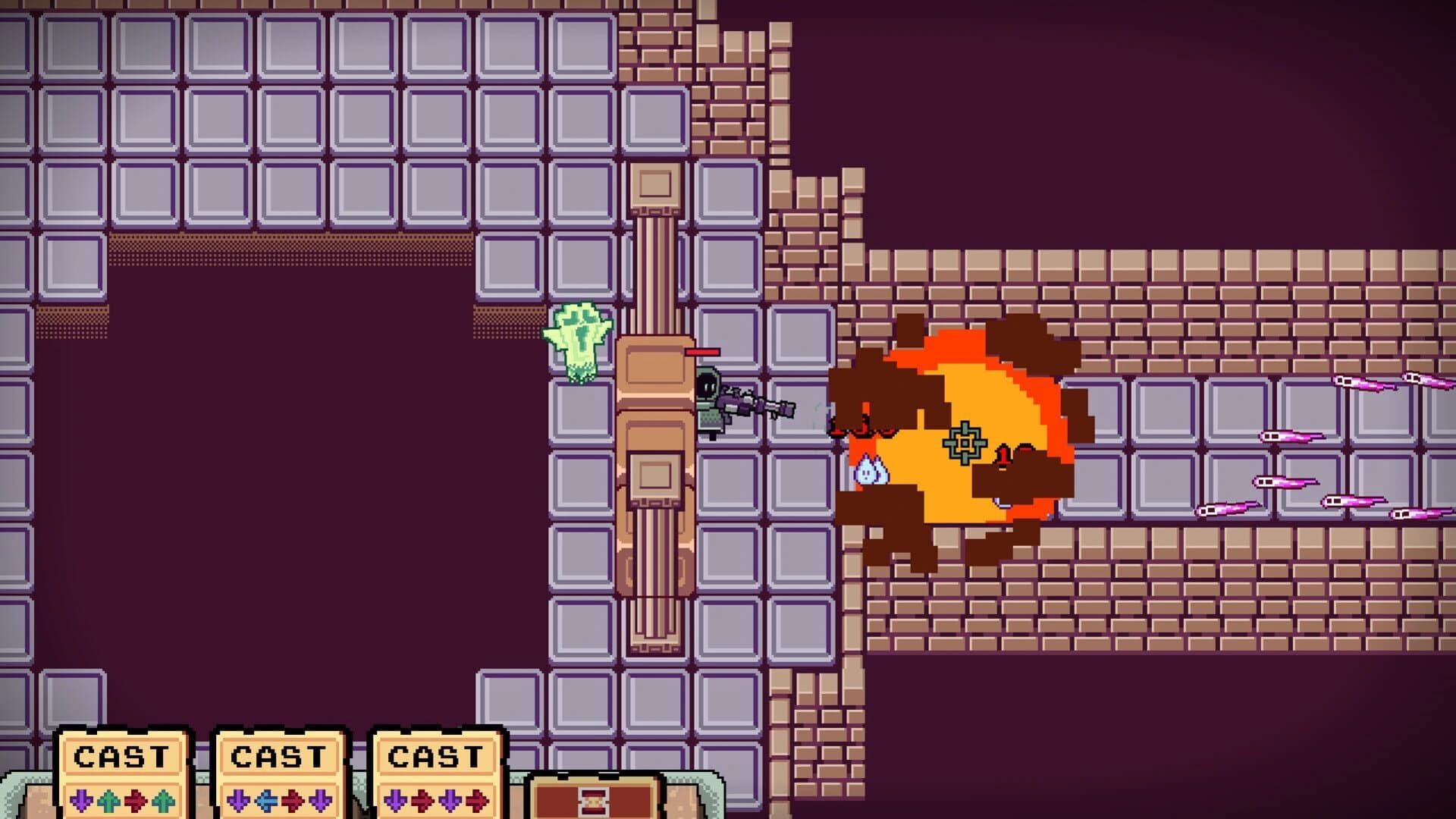
Task: Click the blue left arrow on the middle CAST card
Action: click(268, 800)
